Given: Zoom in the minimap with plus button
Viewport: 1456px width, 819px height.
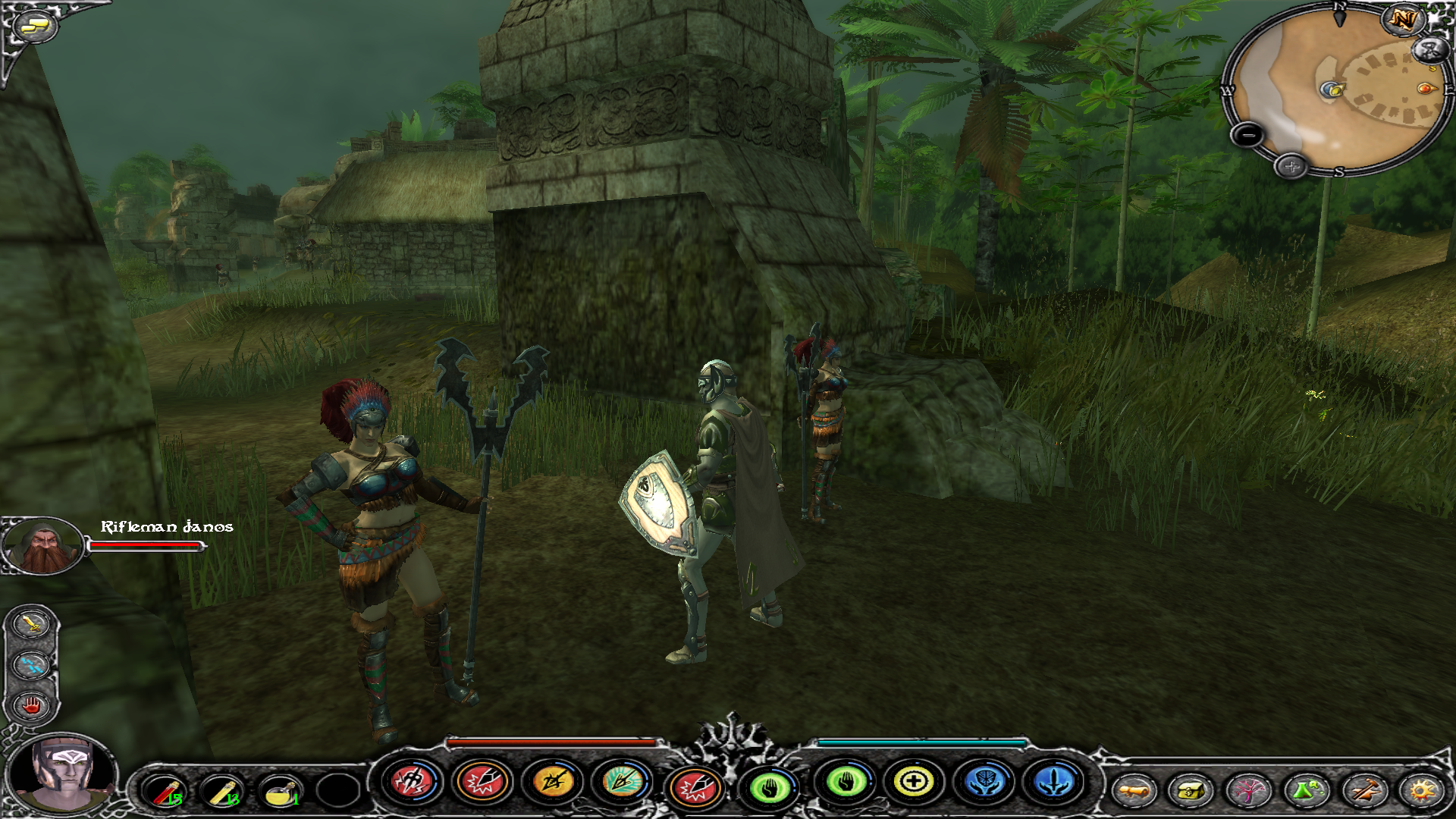Looking at the screenshot, I should click(1291, 166).
